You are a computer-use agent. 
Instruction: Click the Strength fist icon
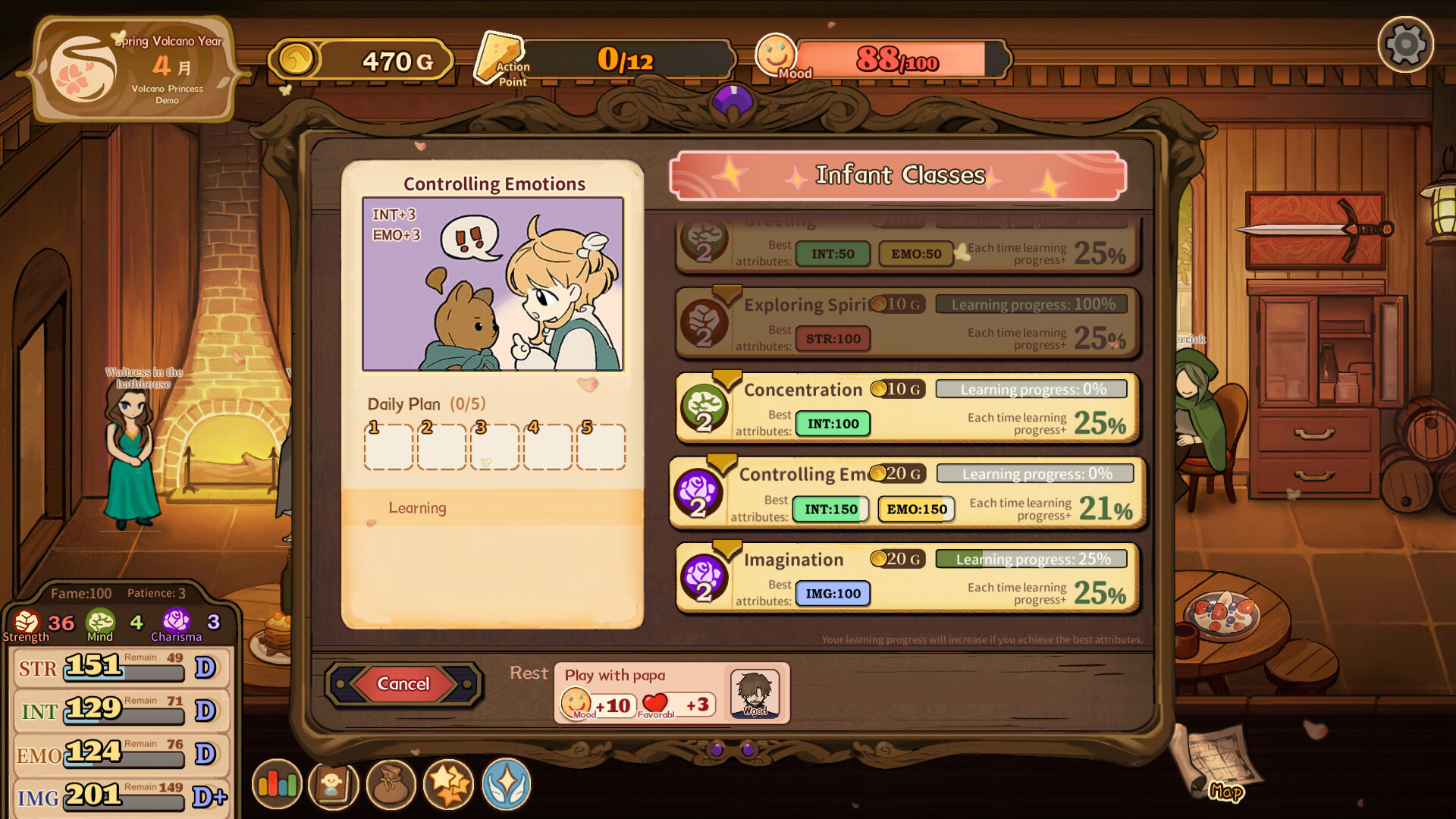pyautogui.click(x=25, y=622)
